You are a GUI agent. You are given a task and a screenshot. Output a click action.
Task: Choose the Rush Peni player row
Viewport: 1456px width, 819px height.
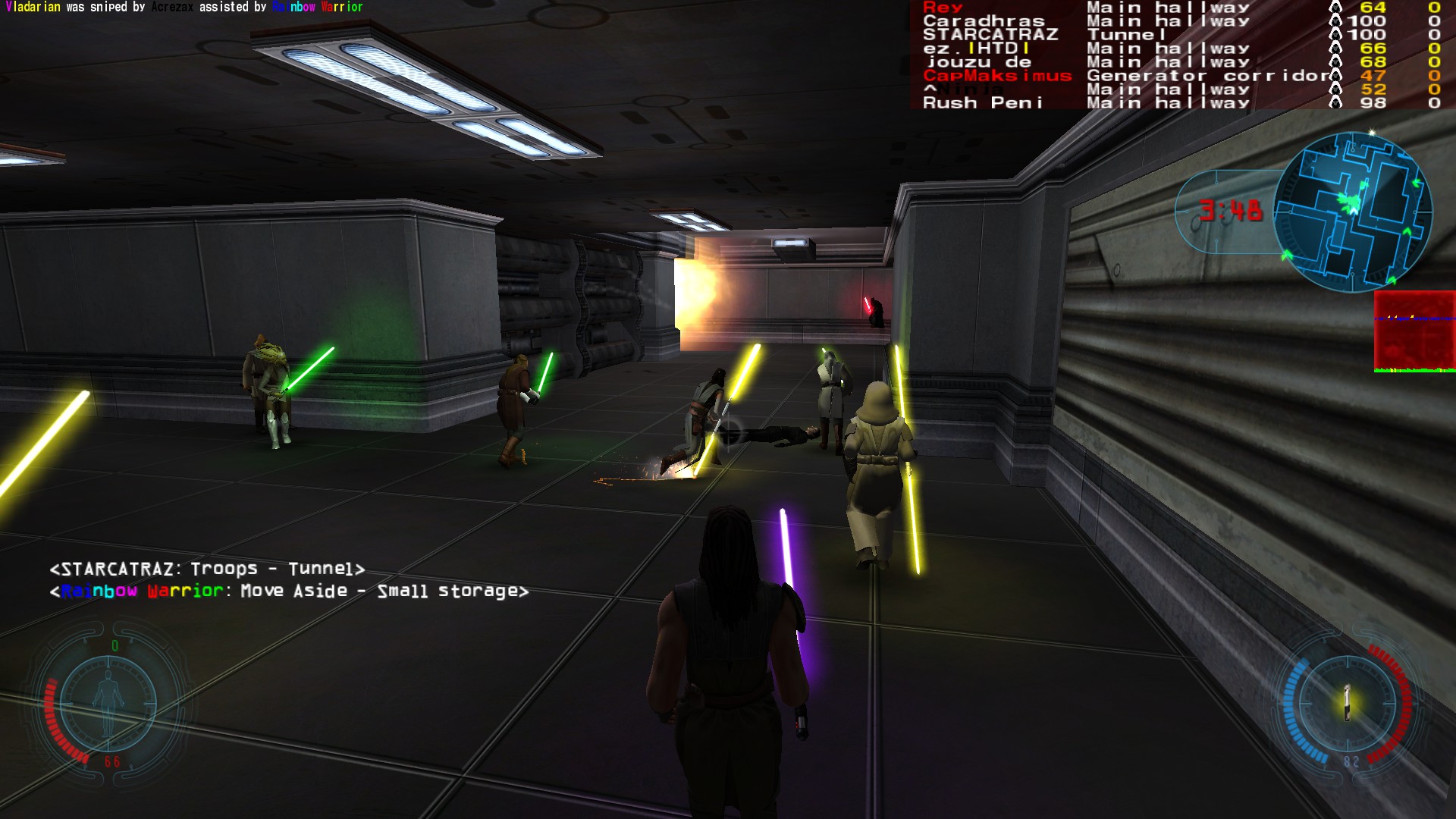[x=982, y=103]
